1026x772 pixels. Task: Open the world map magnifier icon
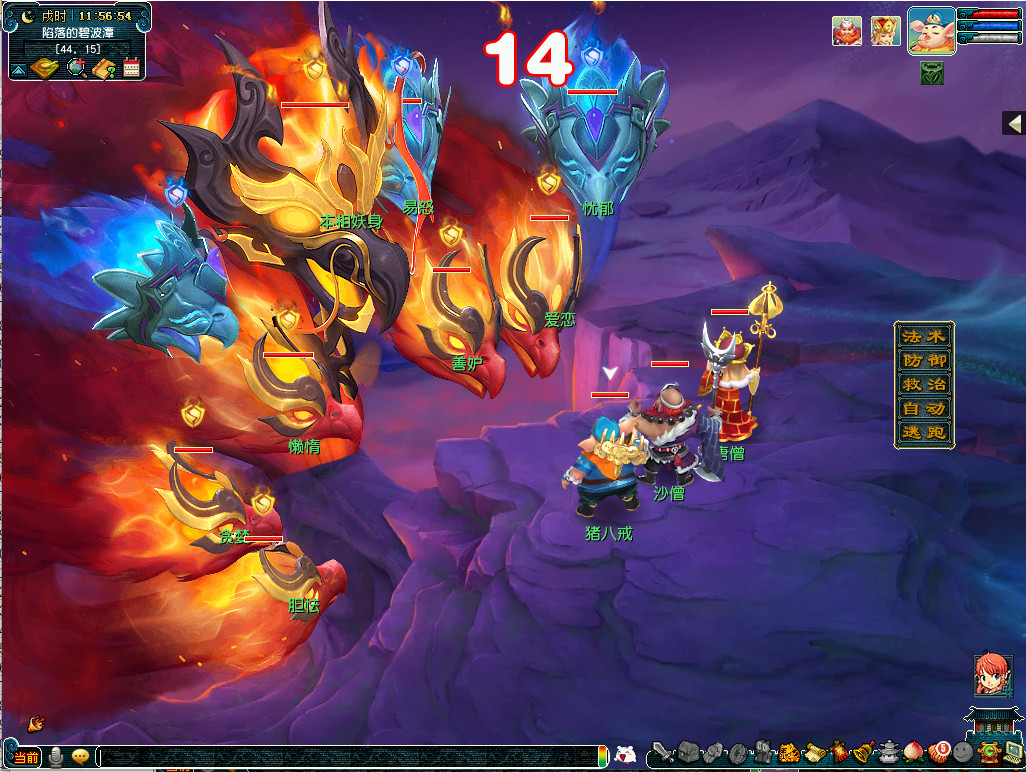click(75, 68)
